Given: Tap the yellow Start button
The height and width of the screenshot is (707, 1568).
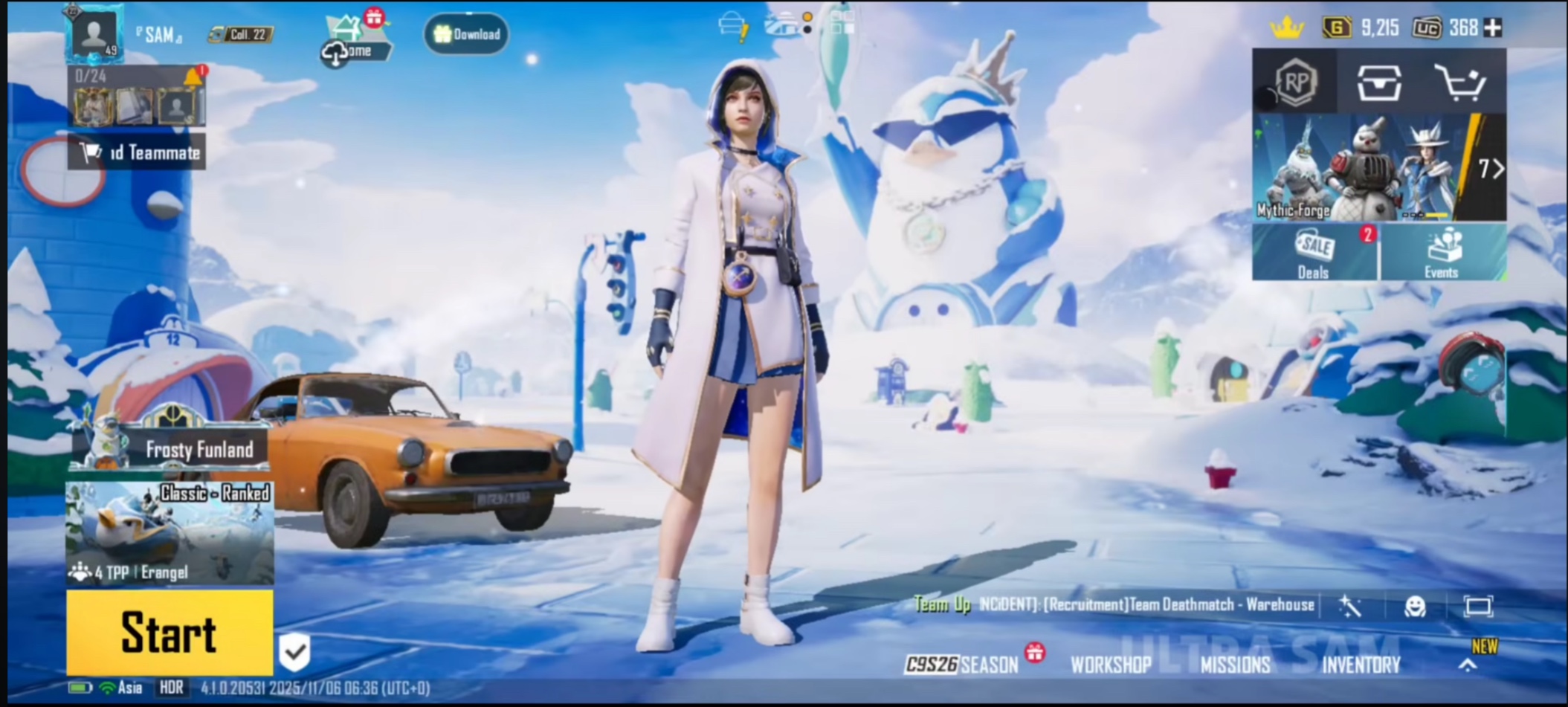Looking at the screenshot, I should (x=170, y=633).
